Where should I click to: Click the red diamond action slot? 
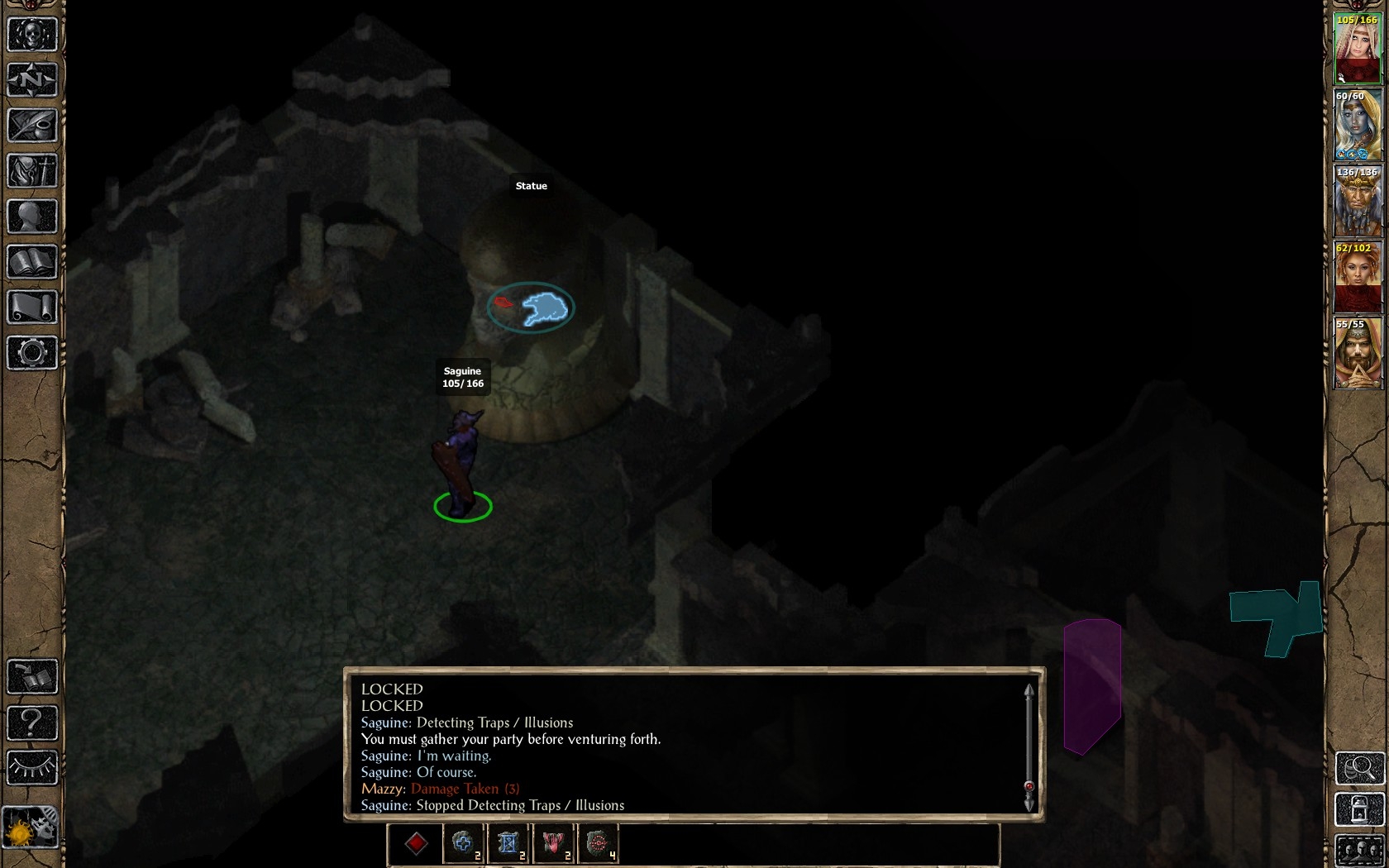pos(416,843)
